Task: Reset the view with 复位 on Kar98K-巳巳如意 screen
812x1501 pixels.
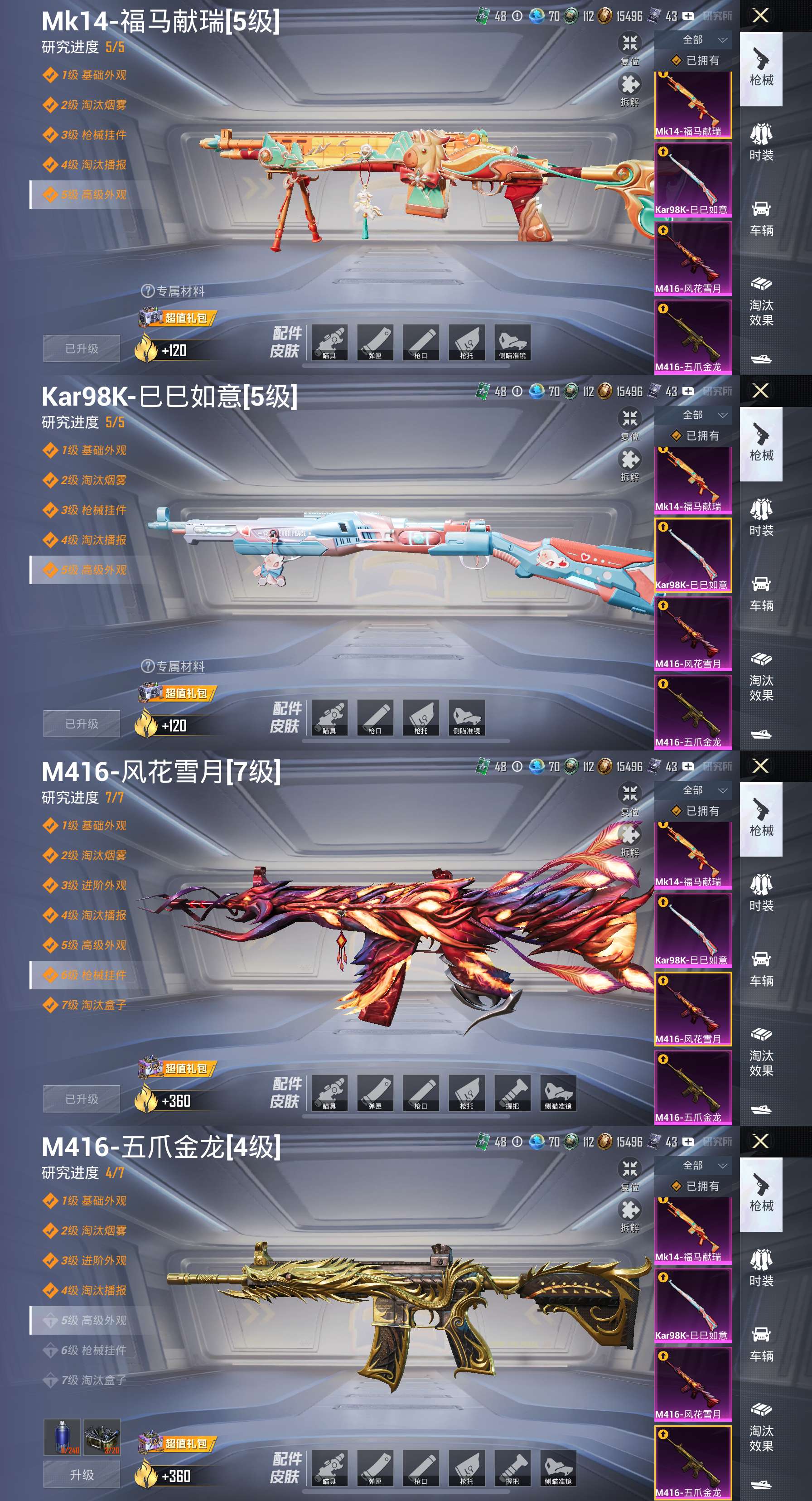Action: [629, 424]
